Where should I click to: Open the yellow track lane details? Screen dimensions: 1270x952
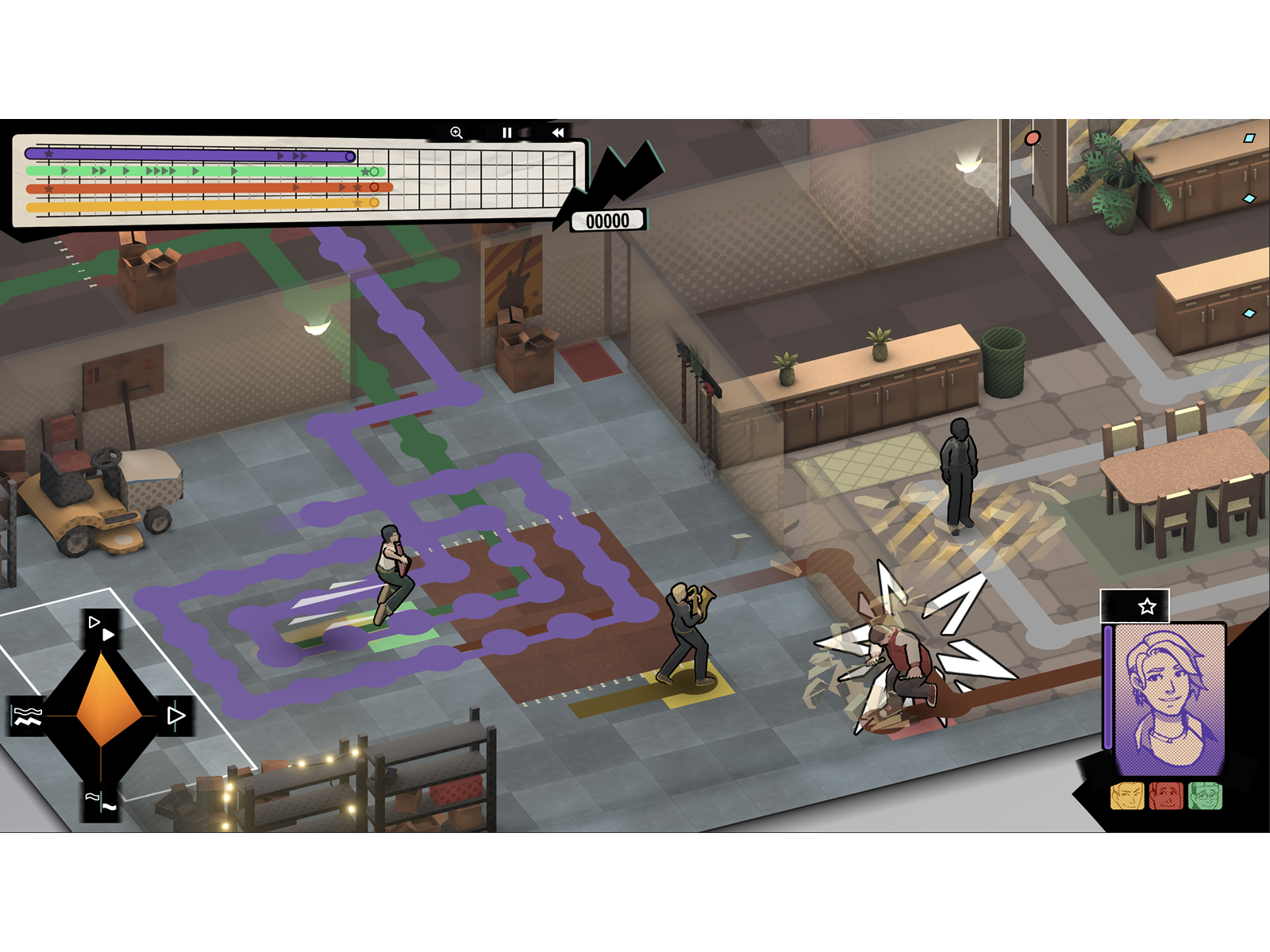click(198, 205)
